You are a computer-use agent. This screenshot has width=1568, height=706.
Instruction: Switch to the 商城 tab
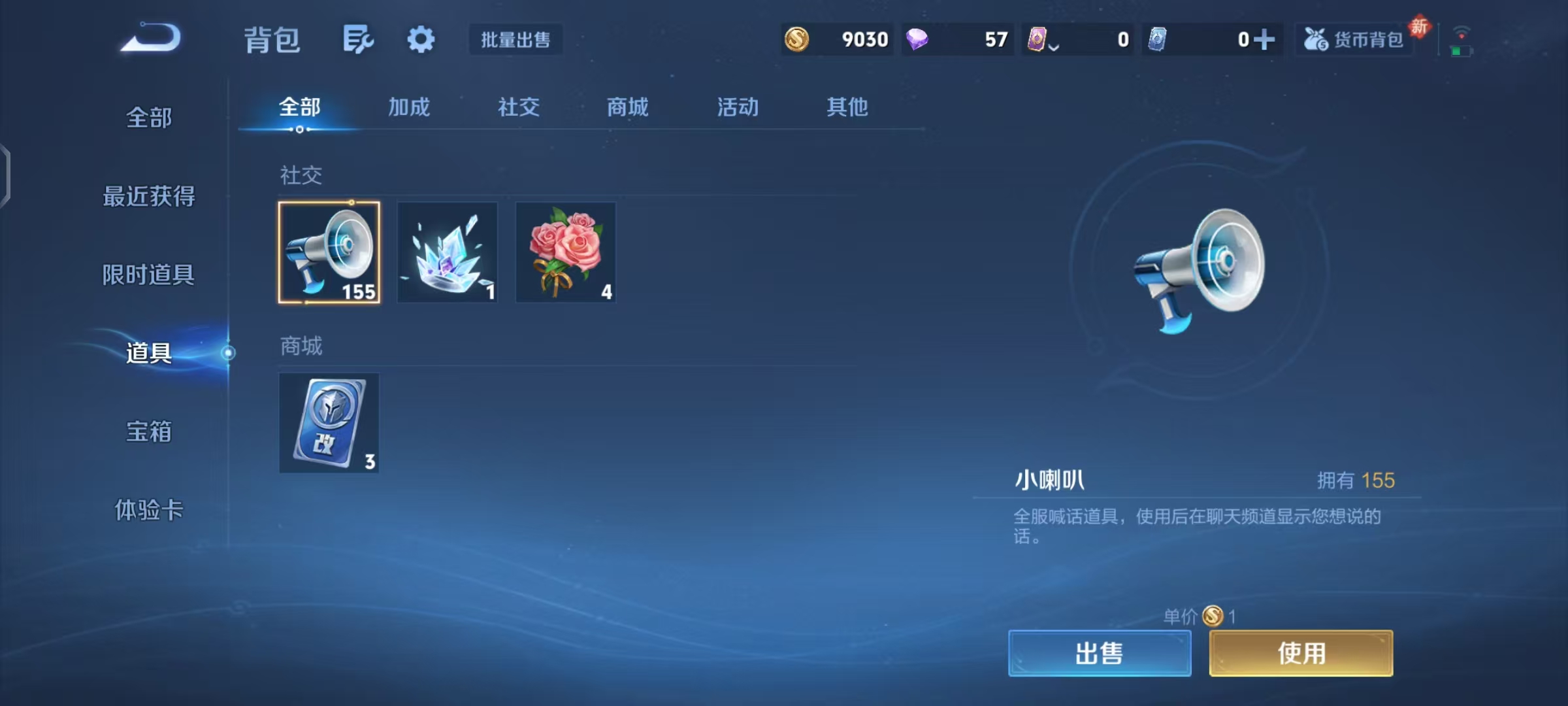coord(627,107)
